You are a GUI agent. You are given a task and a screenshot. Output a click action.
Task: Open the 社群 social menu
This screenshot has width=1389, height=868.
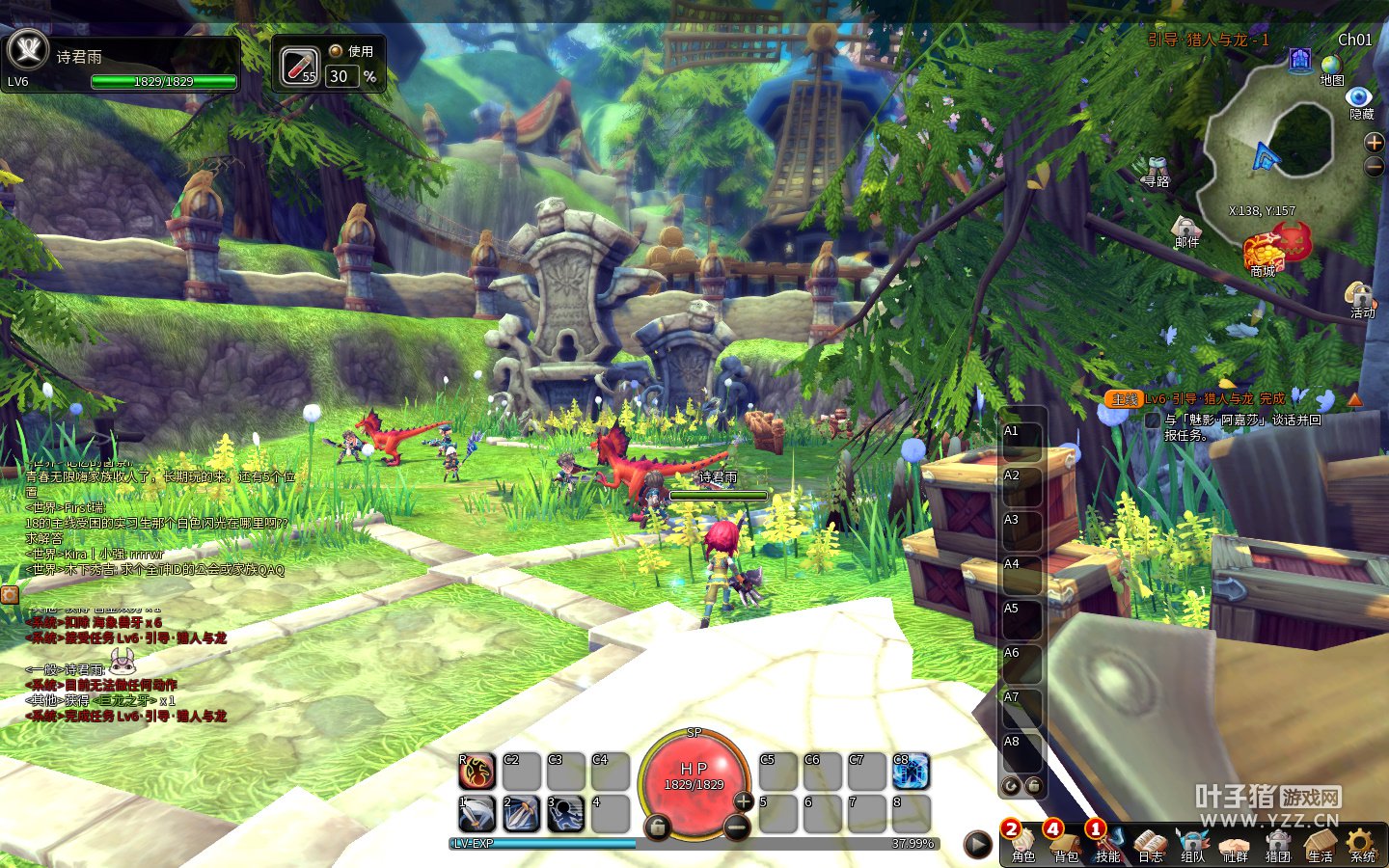1236,844
